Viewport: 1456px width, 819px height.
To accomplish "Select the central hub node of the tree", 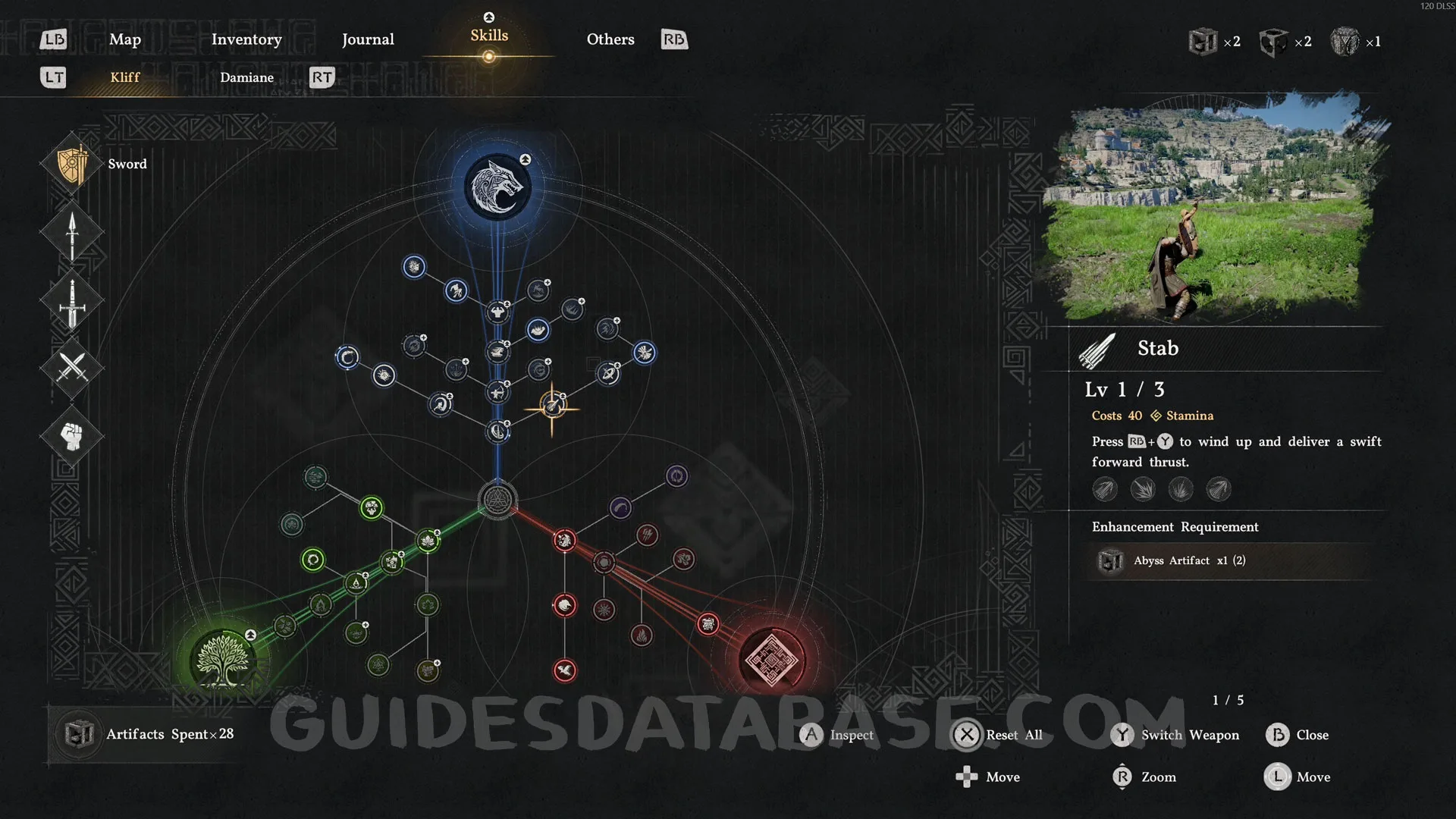I will (x=497, y=500).
